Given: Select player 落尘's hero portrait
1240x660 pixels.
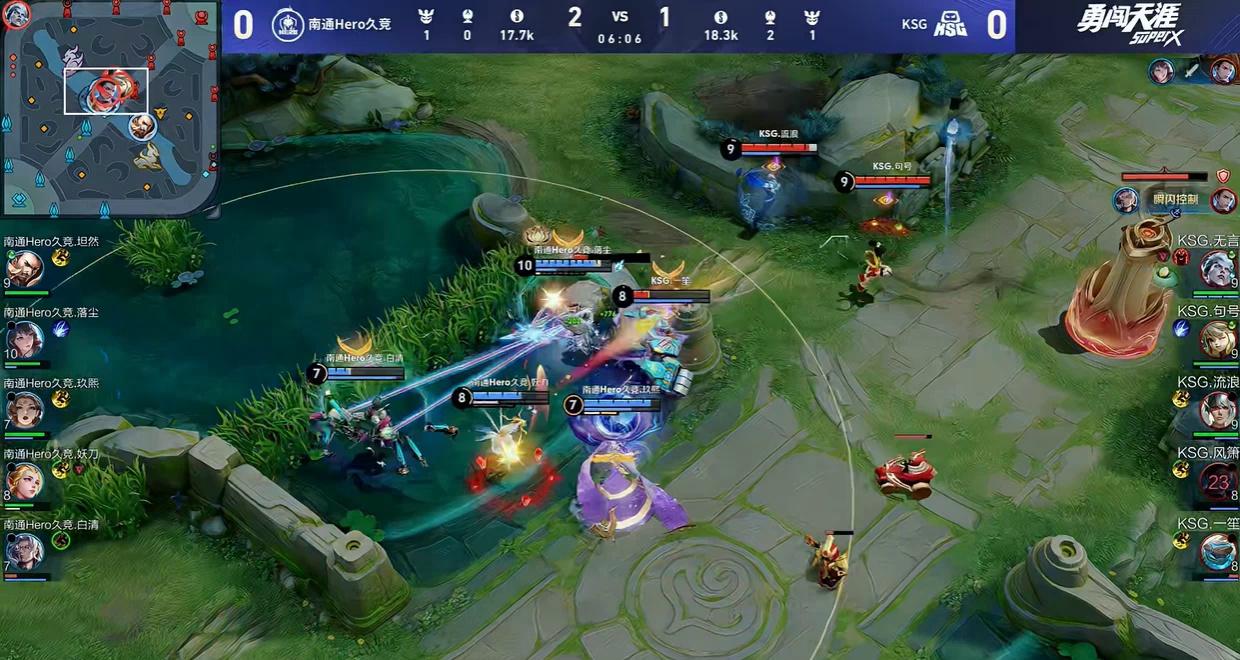Looking at the screenshot, I should click(x=24, y=339).
